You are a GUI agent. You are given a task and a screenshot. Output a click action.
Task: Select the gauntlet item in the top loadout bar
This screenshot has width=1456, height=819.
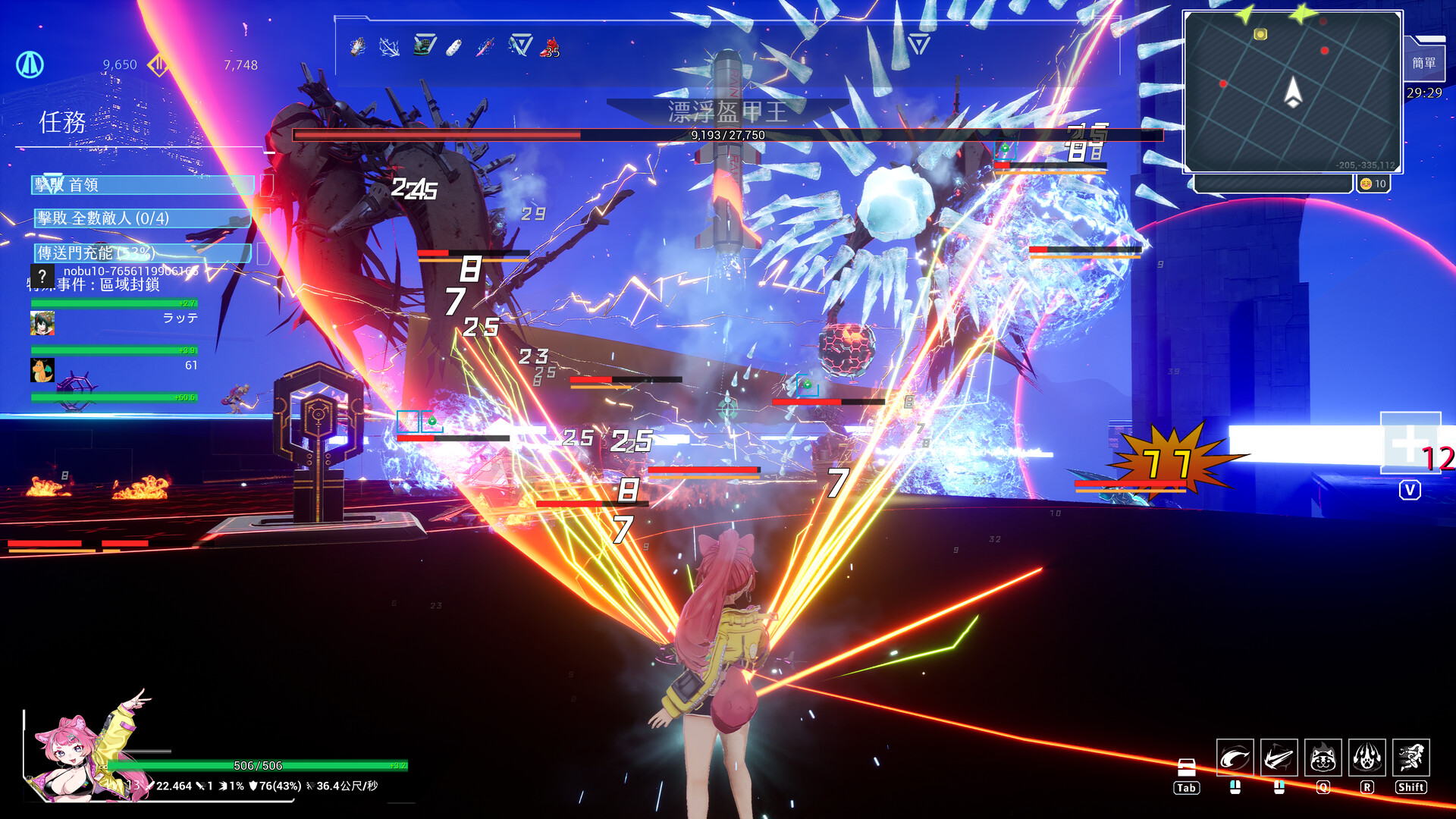click(x=356, y=47)
